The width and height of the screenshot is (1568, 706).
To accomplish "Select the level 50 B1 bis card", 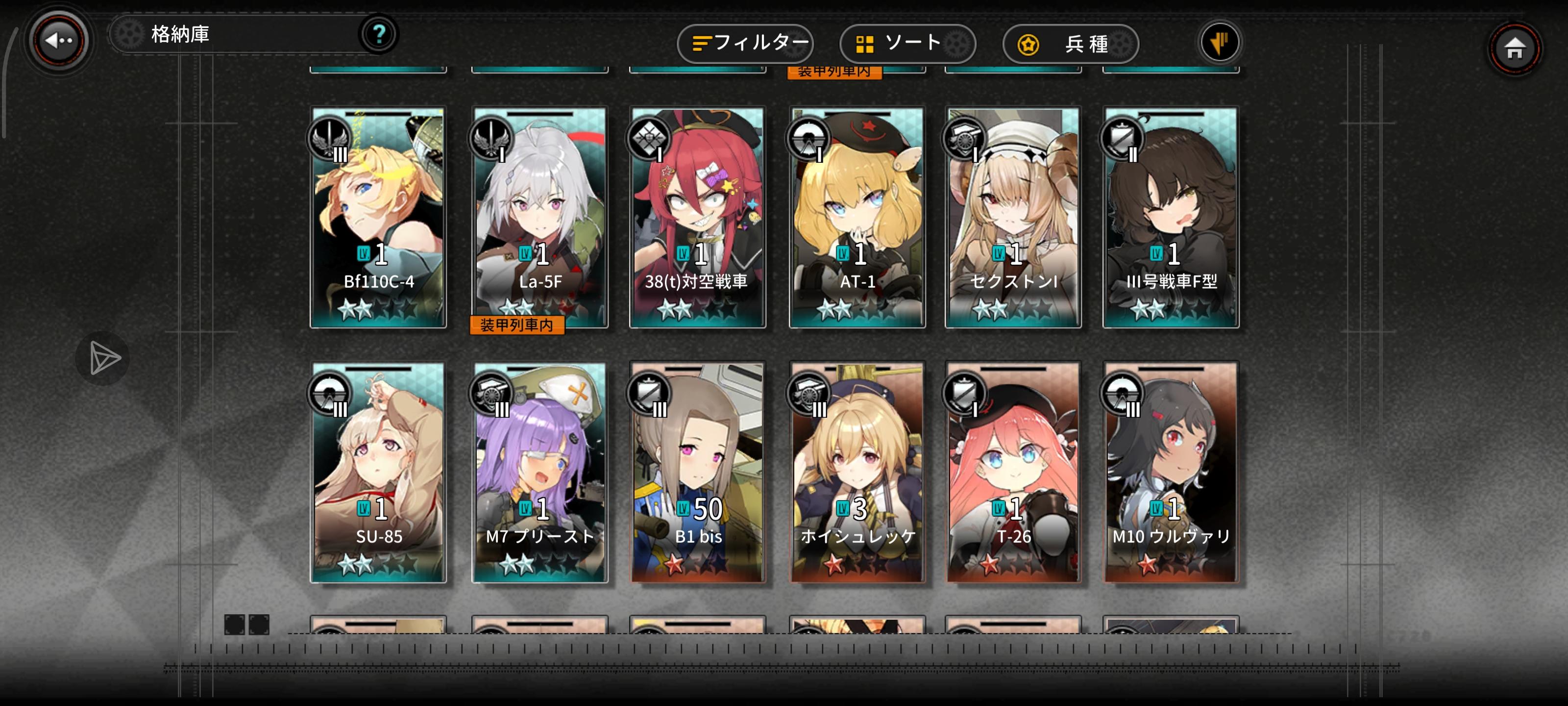I will pos(697,475).
